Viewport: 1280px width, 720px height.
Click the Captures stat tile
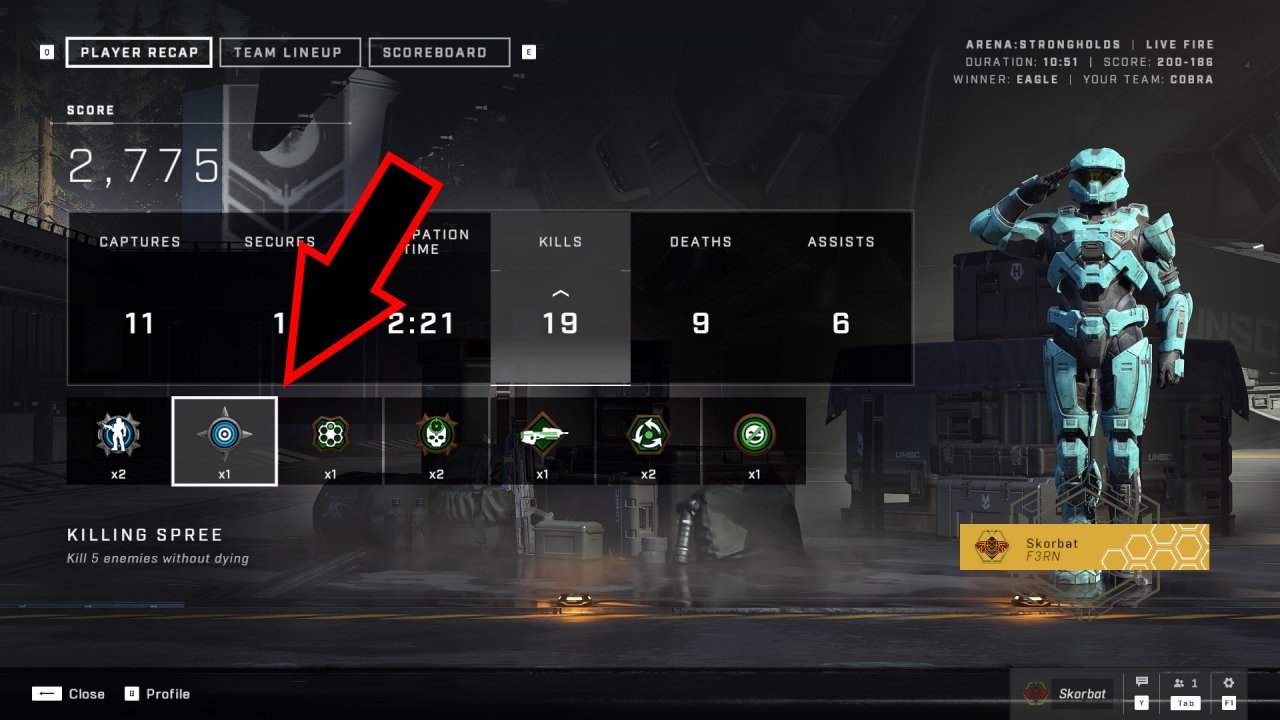140,297
